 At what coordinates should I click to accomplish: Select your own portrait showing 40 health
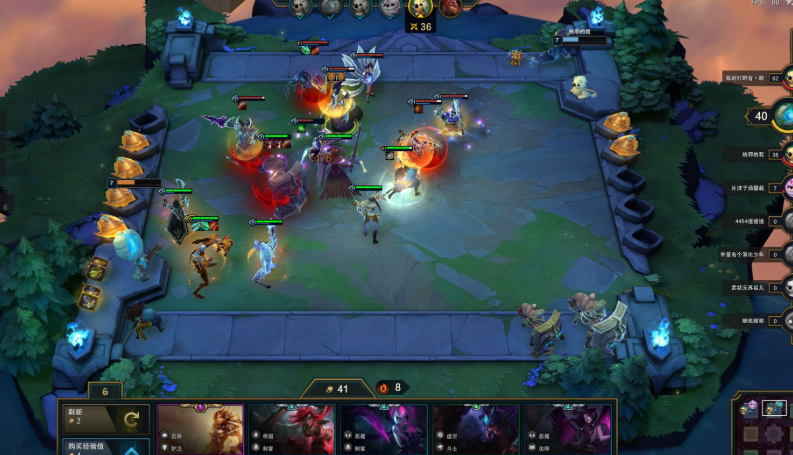[x=764, y=116]
